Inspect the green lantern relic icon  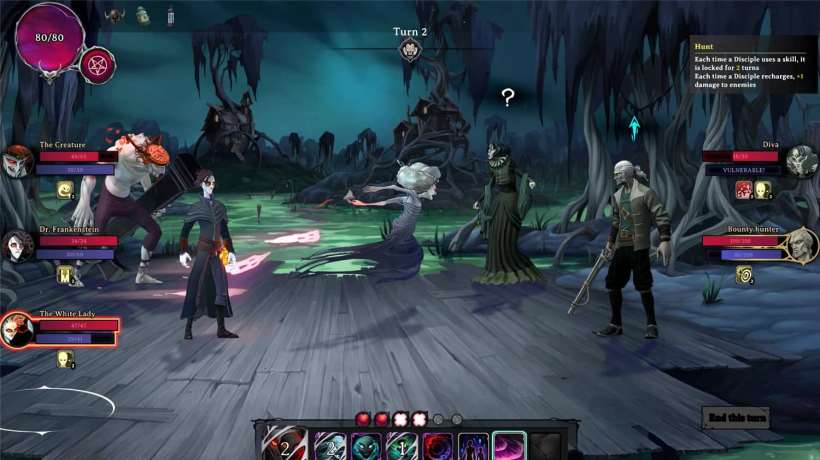143,16
